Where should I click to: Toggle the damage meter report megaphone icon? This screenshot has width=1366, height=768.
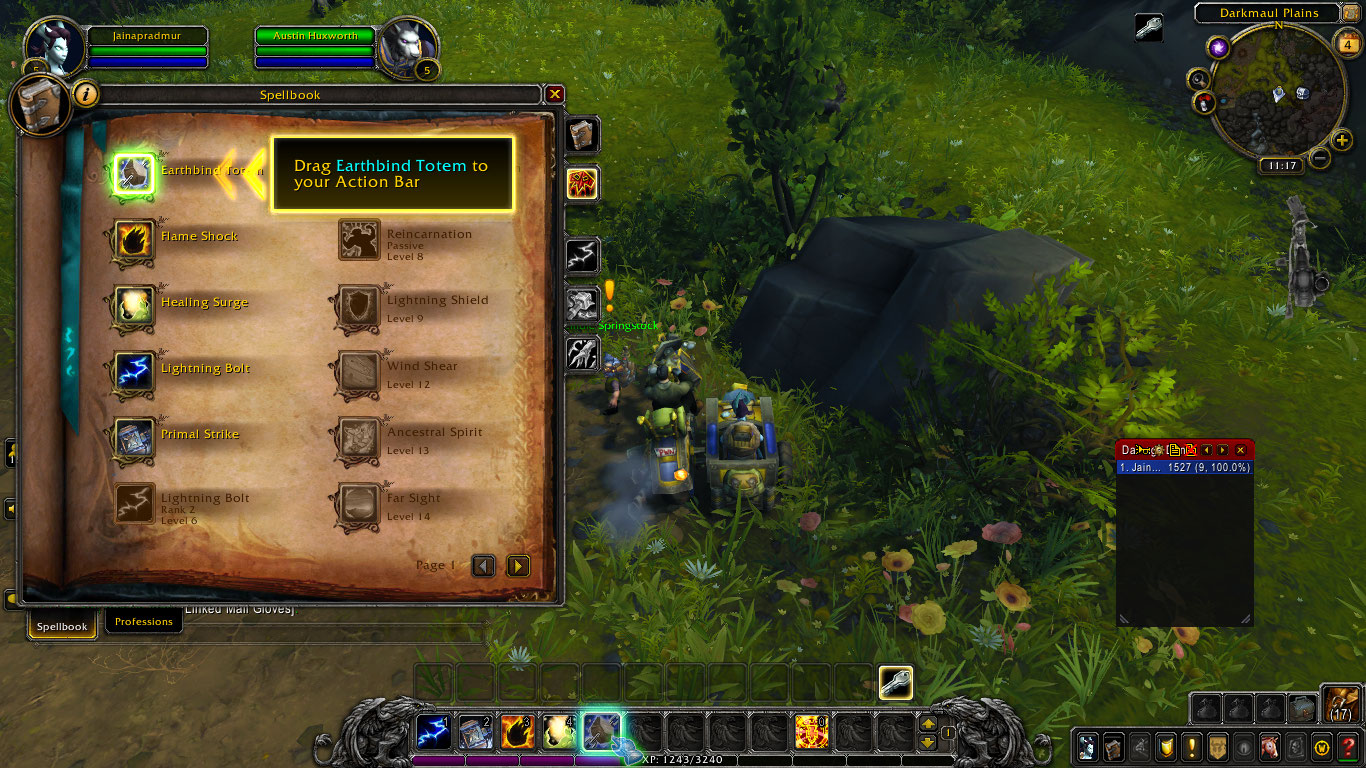[1143, 450]
